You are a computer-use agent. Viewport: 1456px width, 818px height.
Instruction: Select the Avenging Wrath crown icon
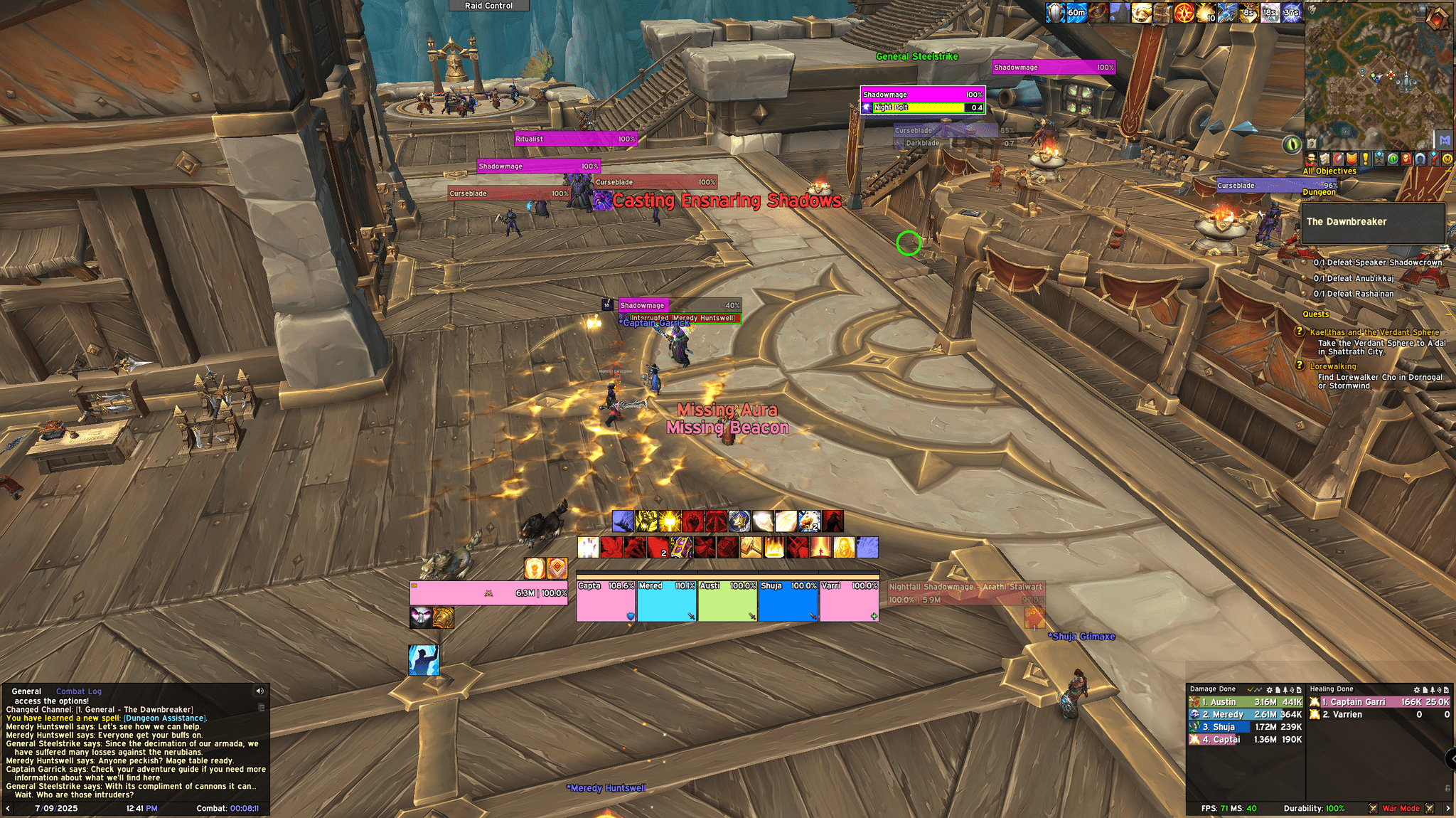[x=739, y=521]
